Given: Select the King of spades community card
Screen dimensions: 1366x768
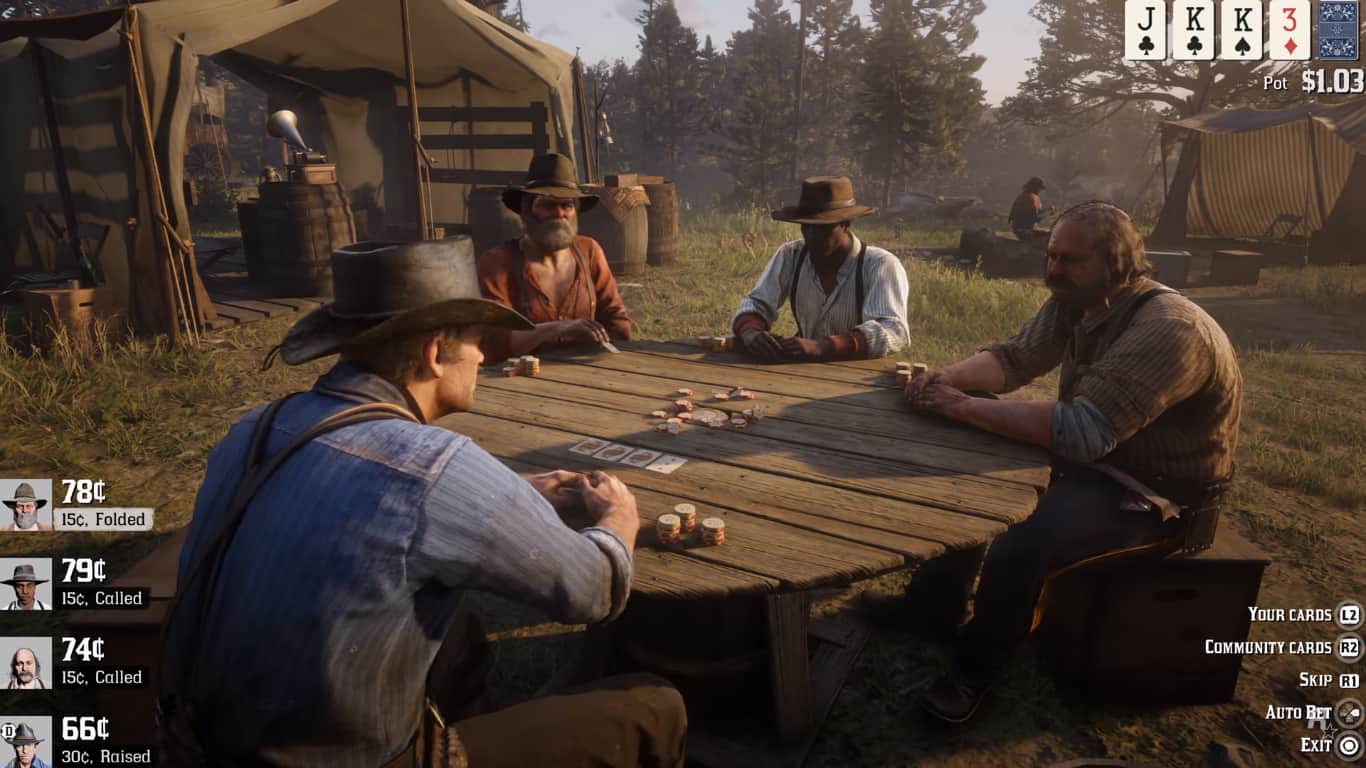Looking at the screenshot, I should click(x=1241, y=30).
